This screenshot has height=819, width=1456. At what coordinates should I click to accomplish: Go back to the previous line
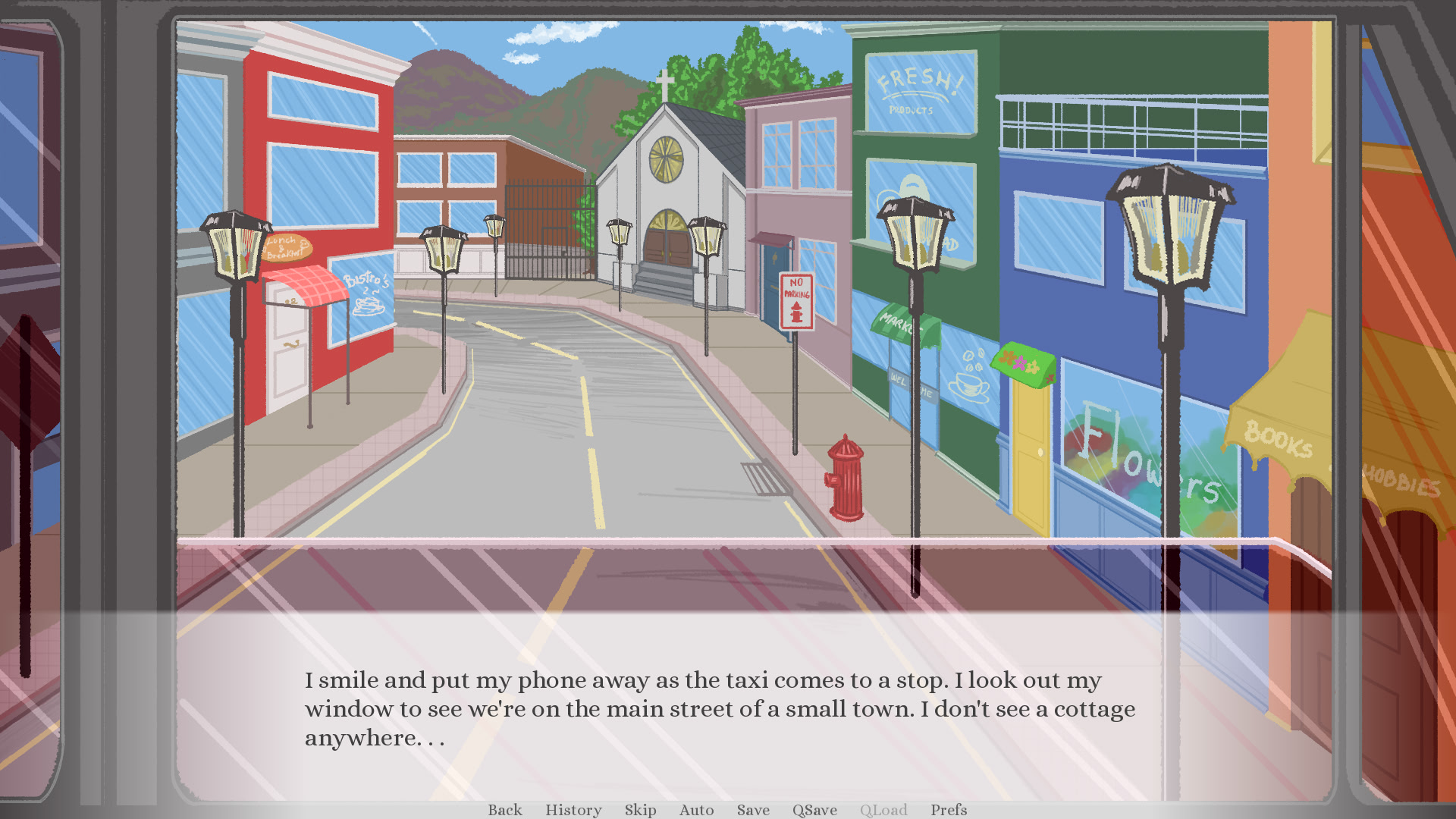505,810
